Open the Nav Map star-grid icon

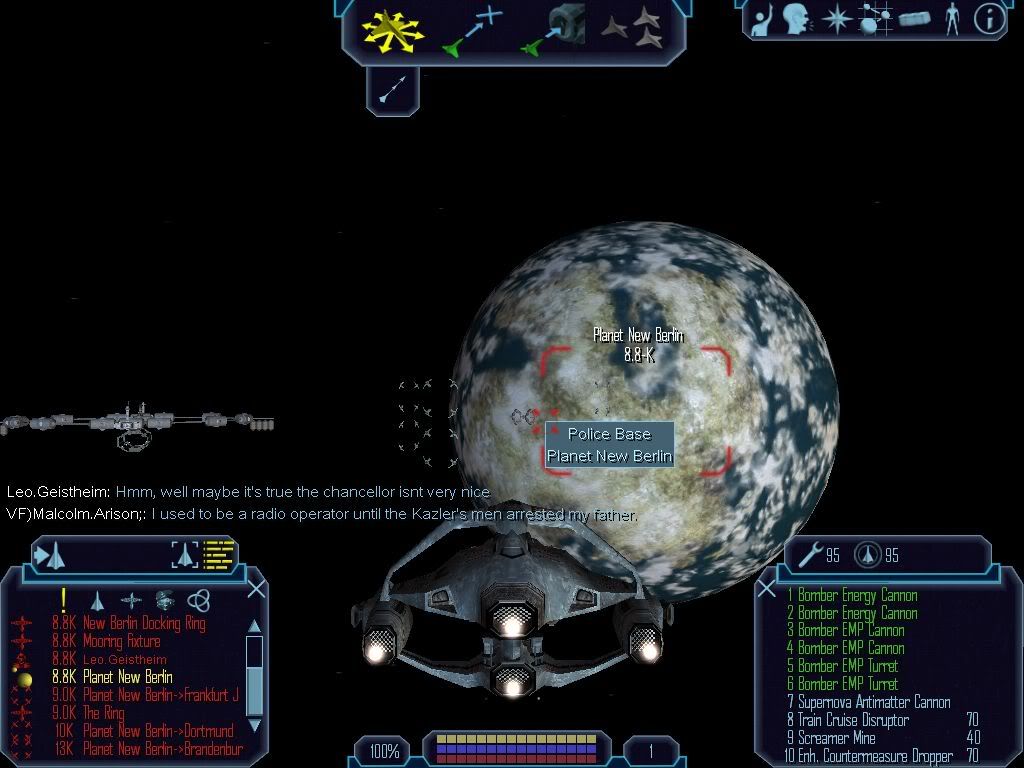click(877, 19)
